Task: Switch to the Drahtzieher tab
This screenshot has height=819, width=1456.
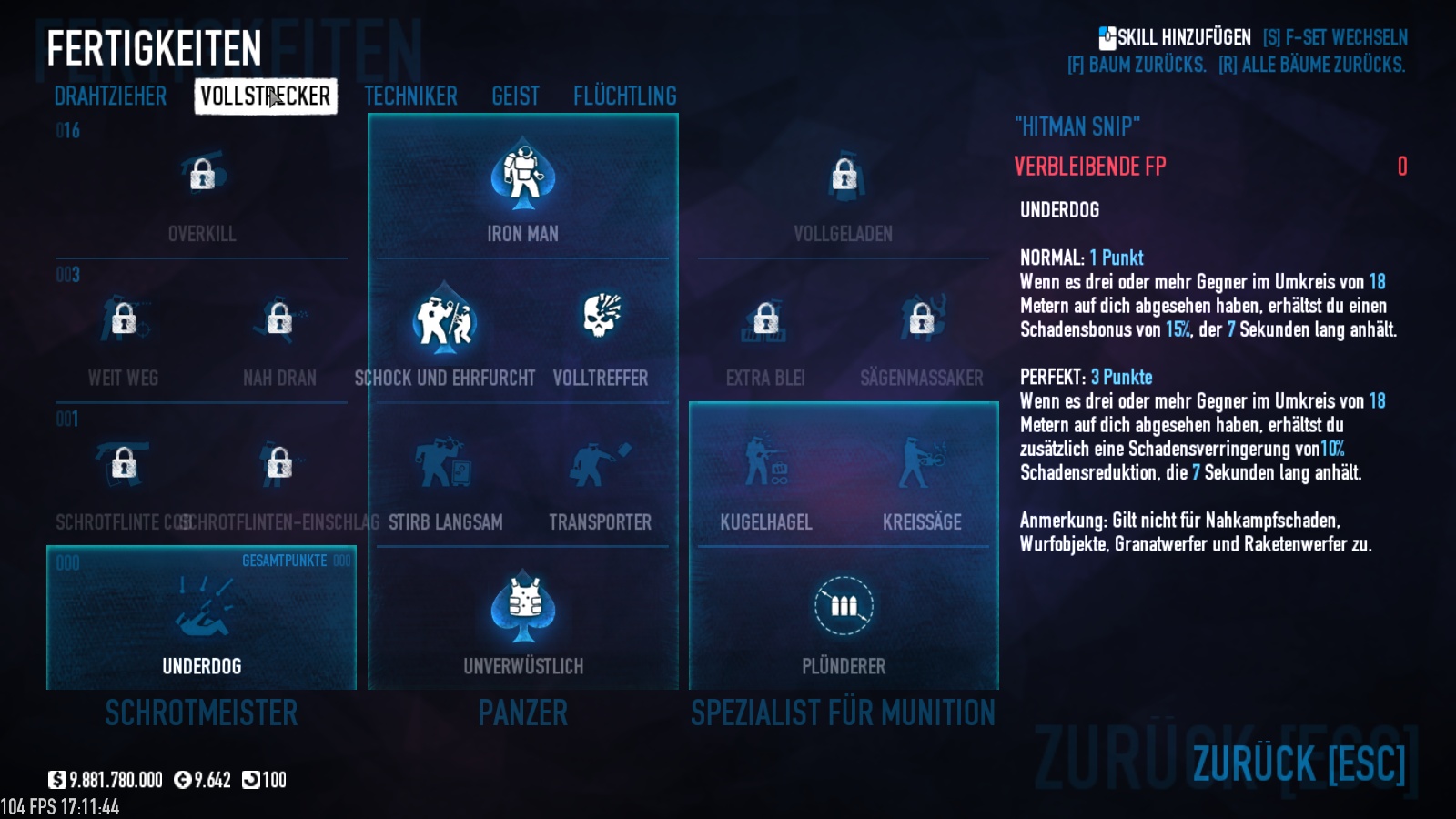Action: pyautogui.click(x=110, y=96)
